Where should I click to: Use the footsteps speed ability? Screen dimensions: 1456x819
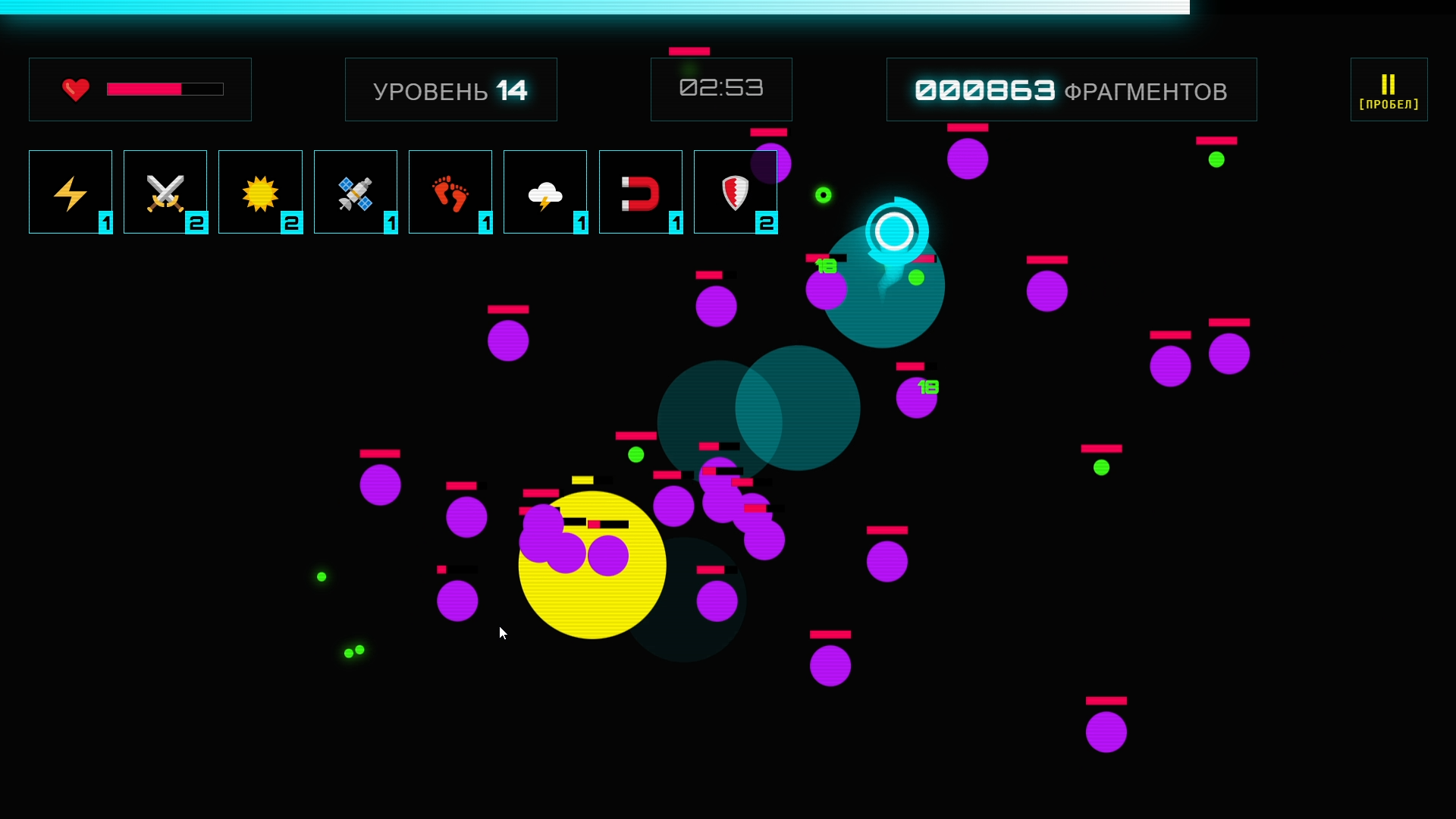pos(450,191)
